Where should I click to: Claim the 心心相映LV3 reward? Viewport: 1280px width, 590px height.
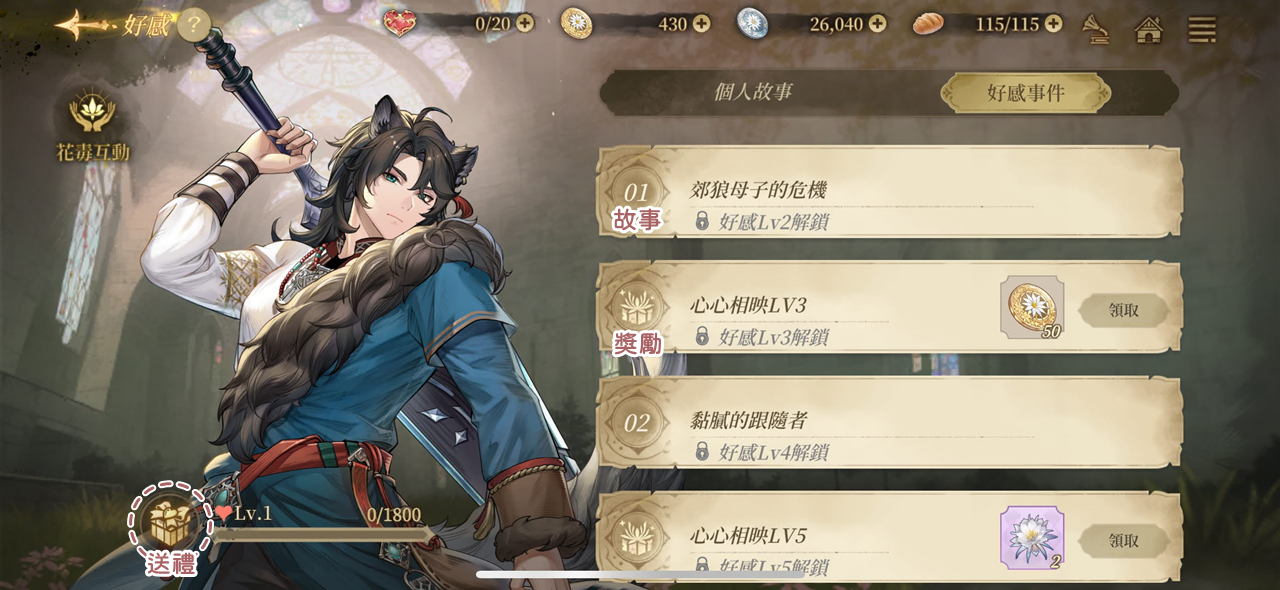coord(1124,310)
